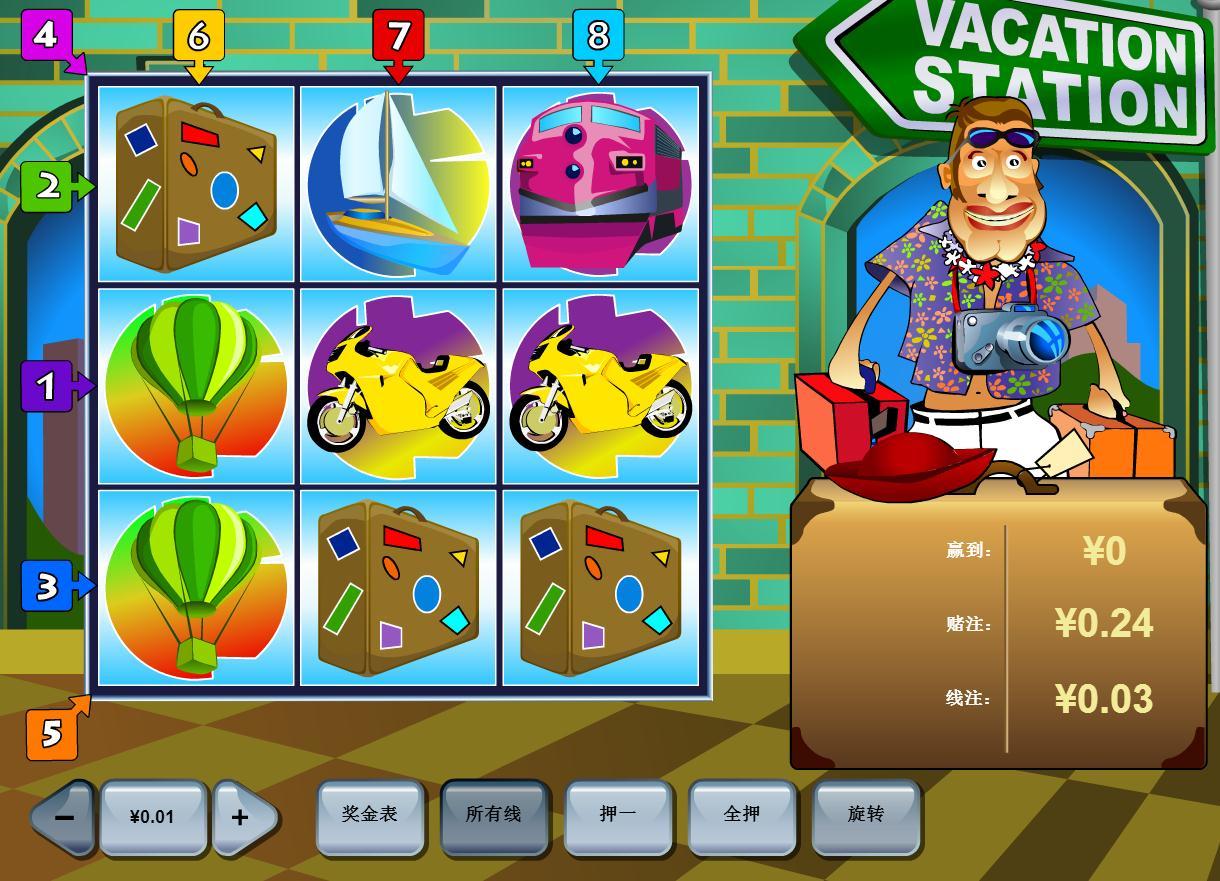Spin the reels with 旋转 button
1220x881 pixels.
pos(866,816)
